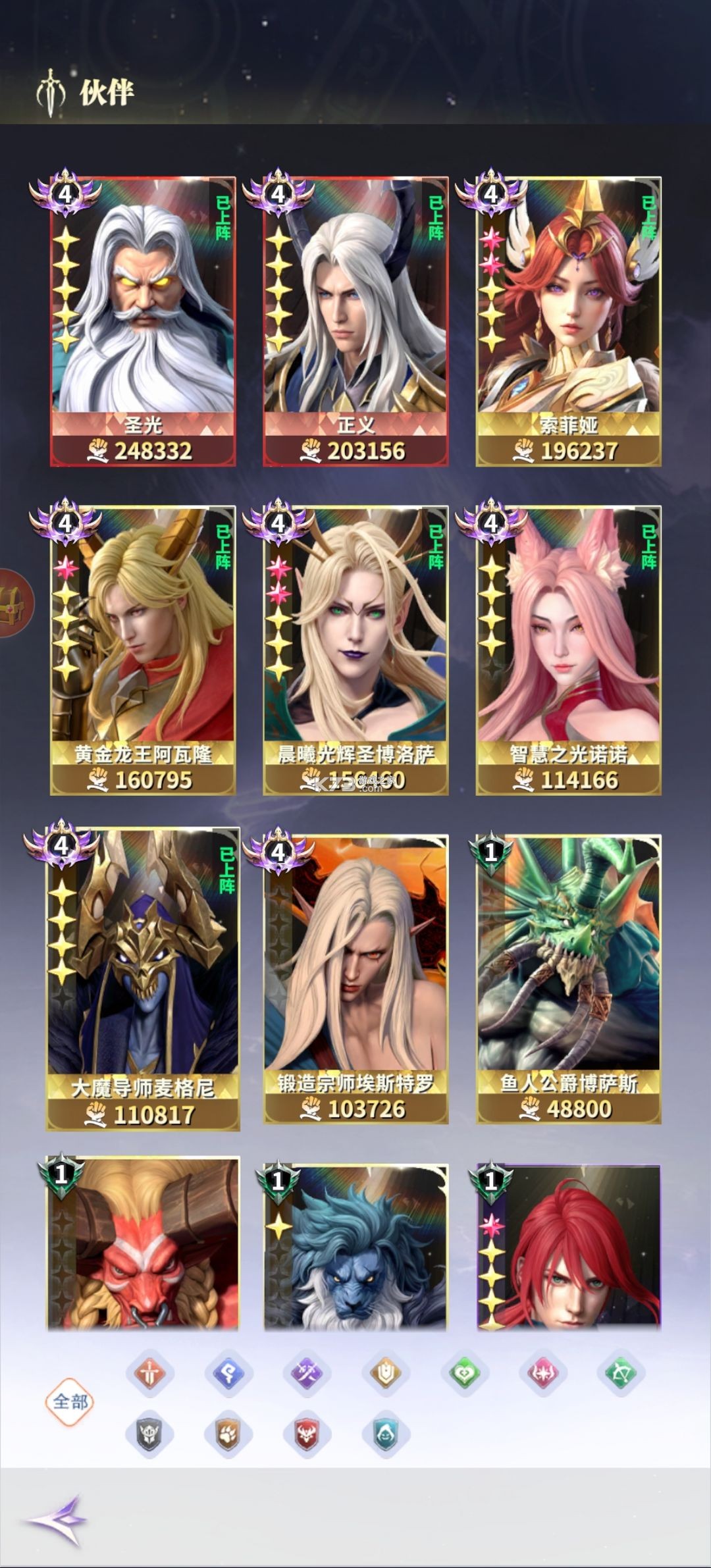Filter by brown paw faction icon
The width and height of the screenshot is (711, 1568).
point(228,1434)
